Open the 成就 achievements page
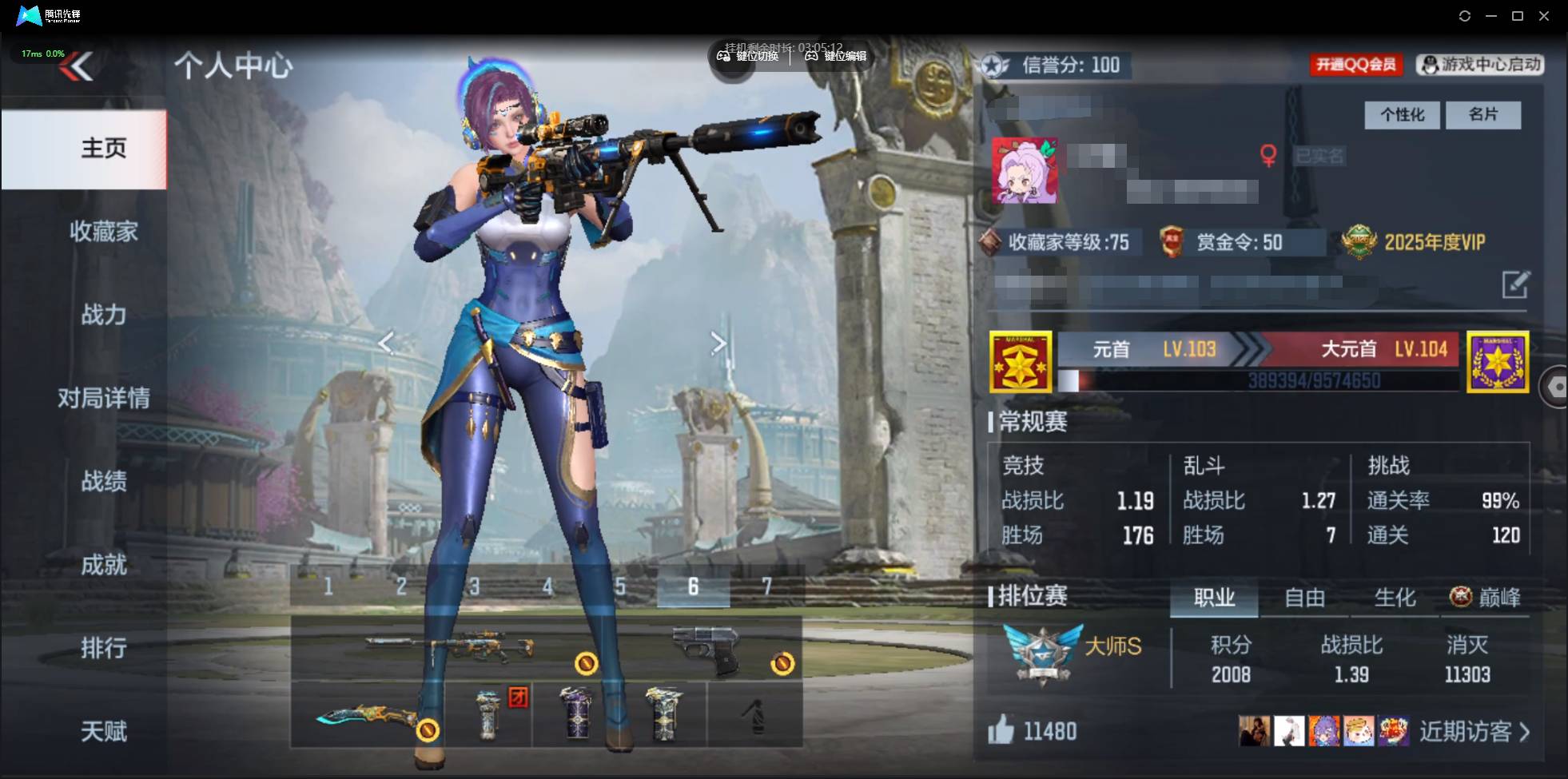The height and width of the screenshot is (779, 1568). click(103, 565)
